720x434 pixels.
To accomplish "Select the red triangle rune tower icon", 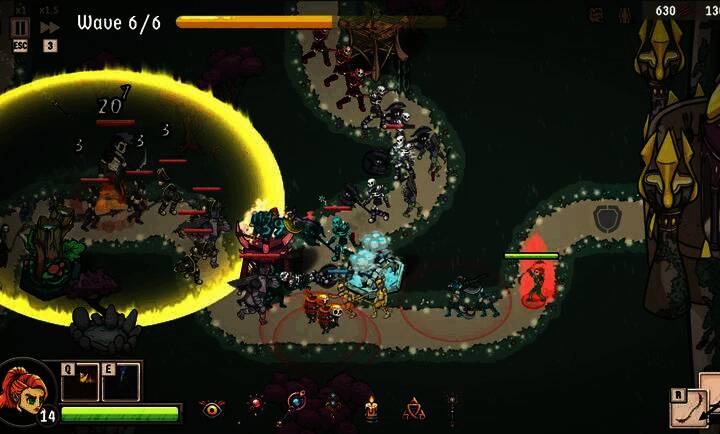I will (x=413, y=408).
